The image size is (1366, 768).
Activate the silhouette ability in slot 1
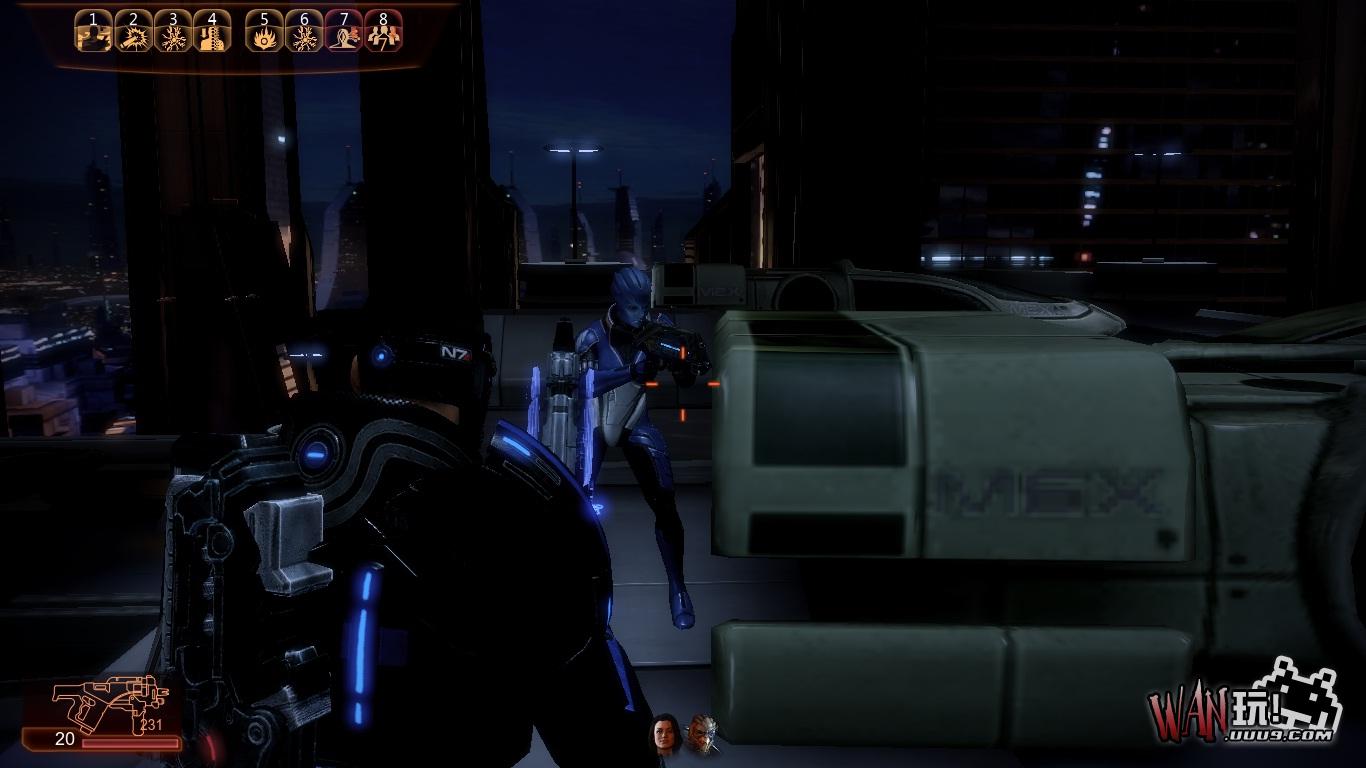[x=94, y=33]
